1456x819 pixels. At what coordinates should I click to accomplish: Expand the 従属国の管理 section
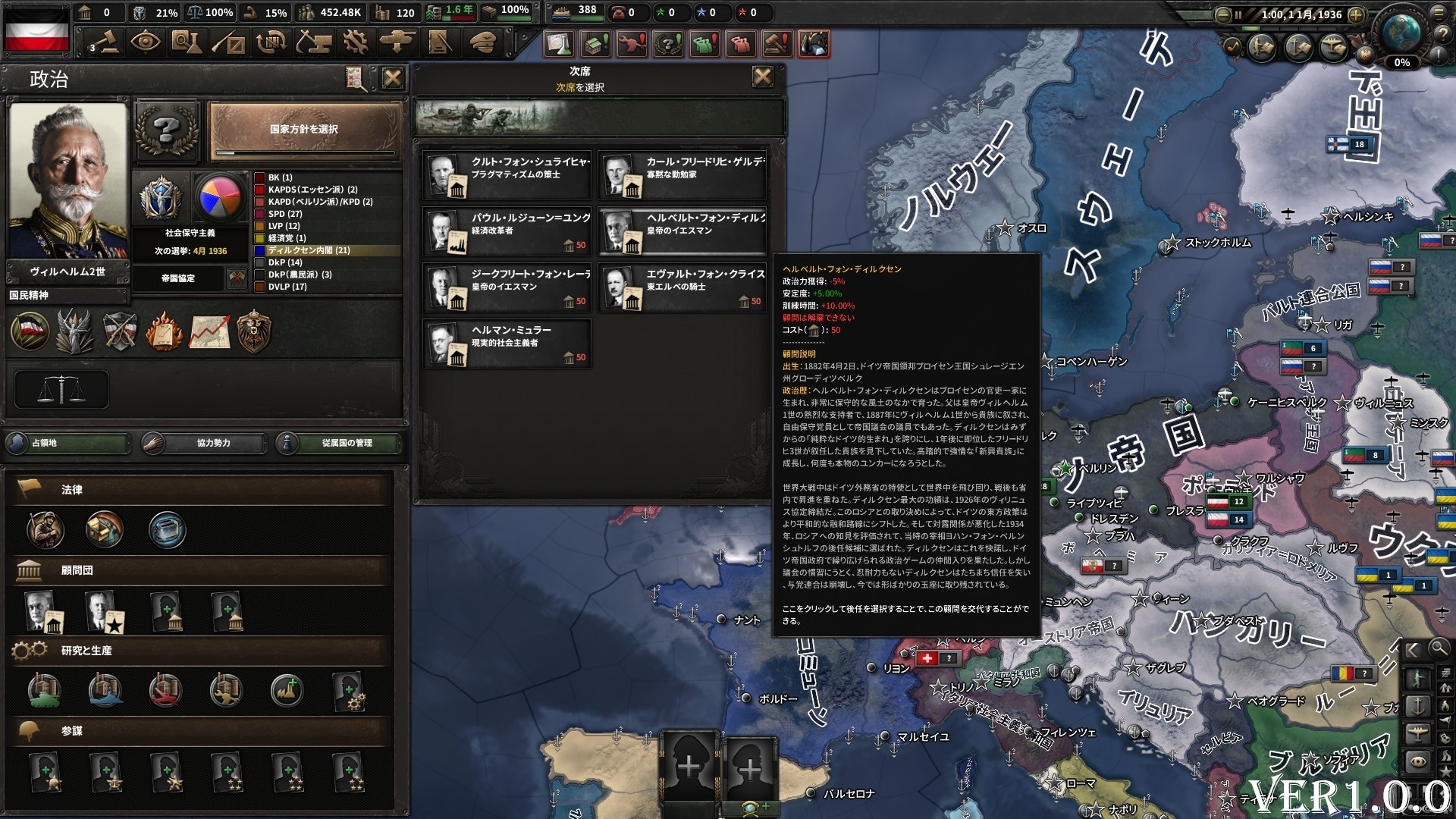pyautogui.click(x=343, y=443)
